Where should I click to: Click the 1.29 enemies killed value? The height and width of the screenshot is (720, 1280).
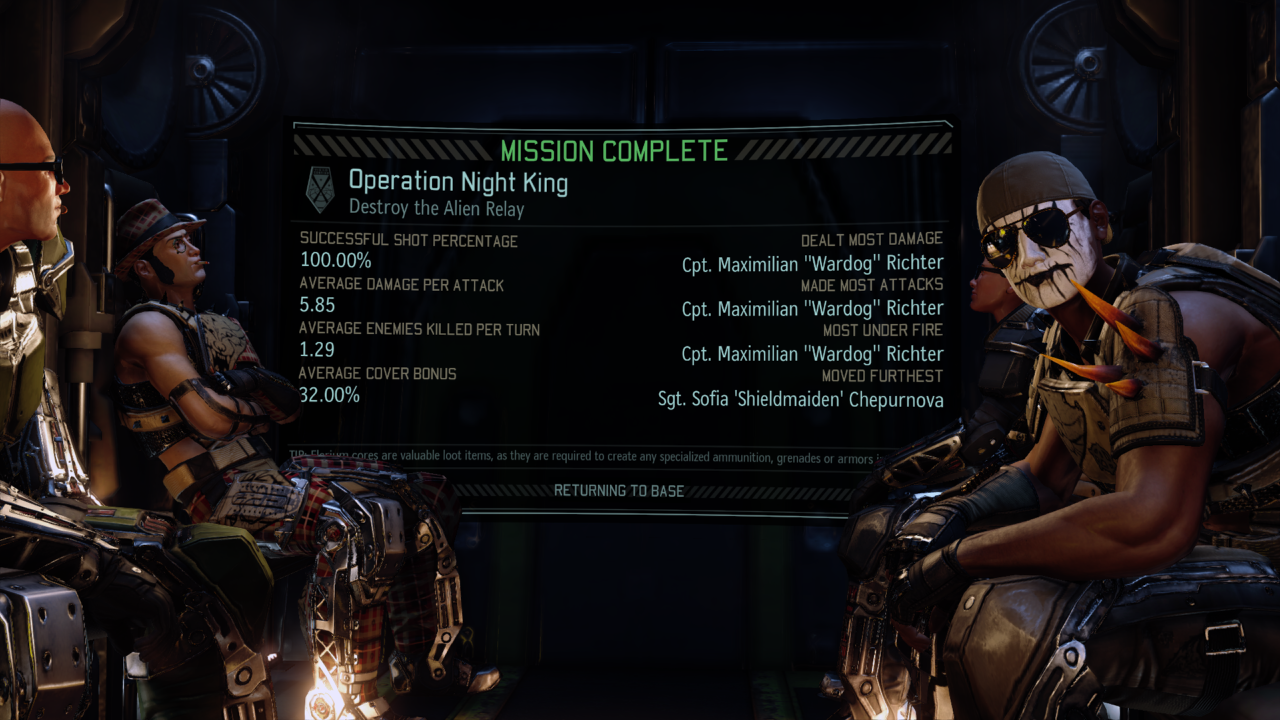(x=316, y=349)
